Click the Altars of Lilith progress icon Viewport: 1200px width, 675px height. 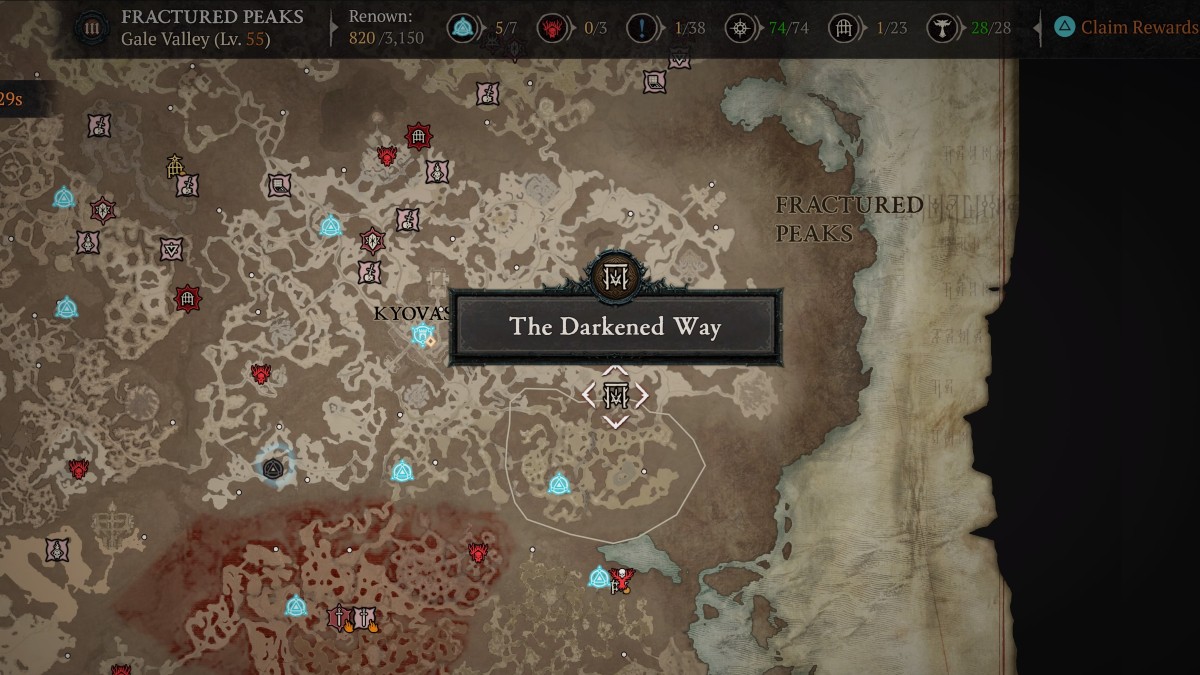(x=741, y=28)
